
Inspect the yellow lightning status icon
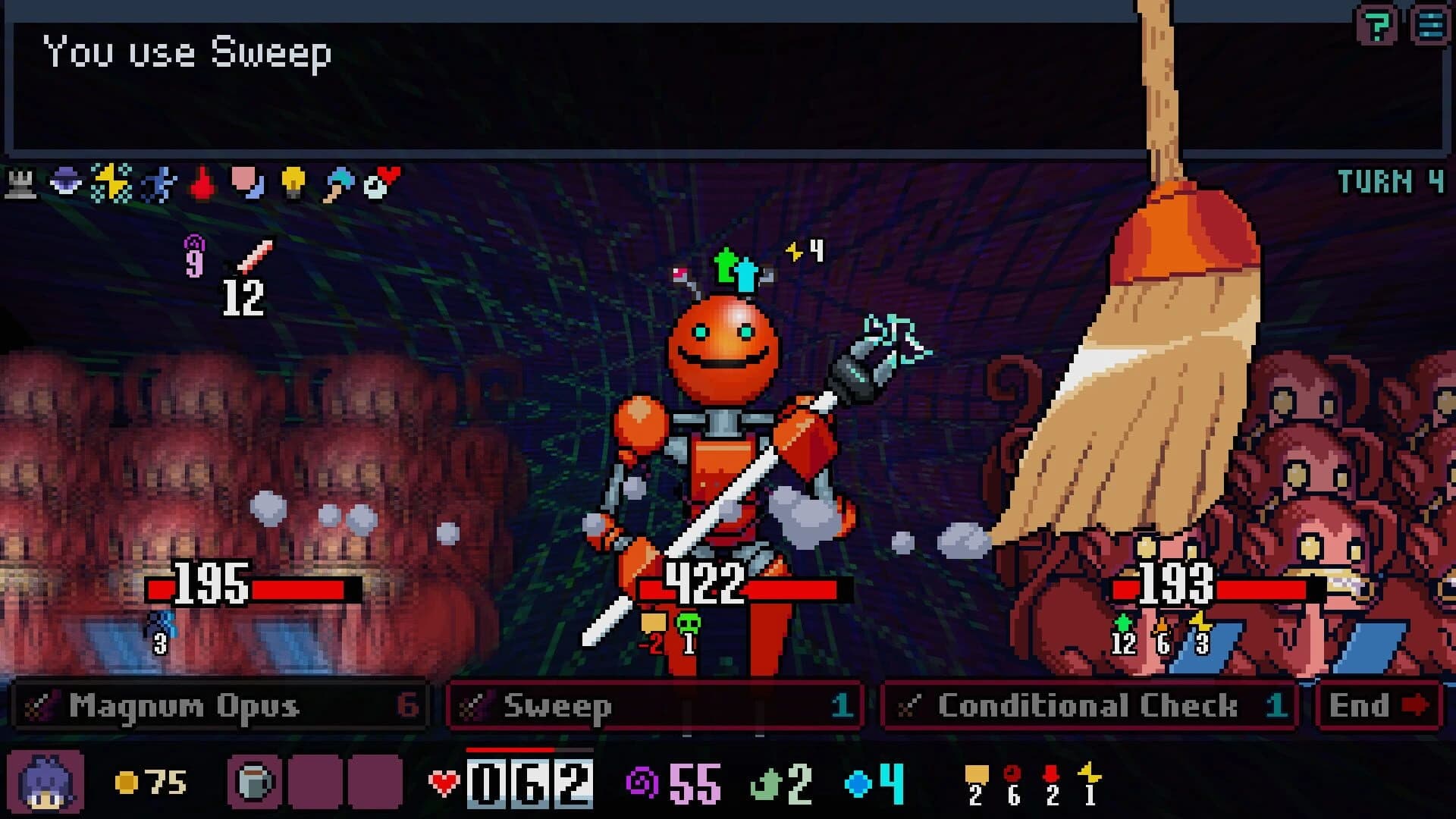pyautogui.click(x=110, y=182)
